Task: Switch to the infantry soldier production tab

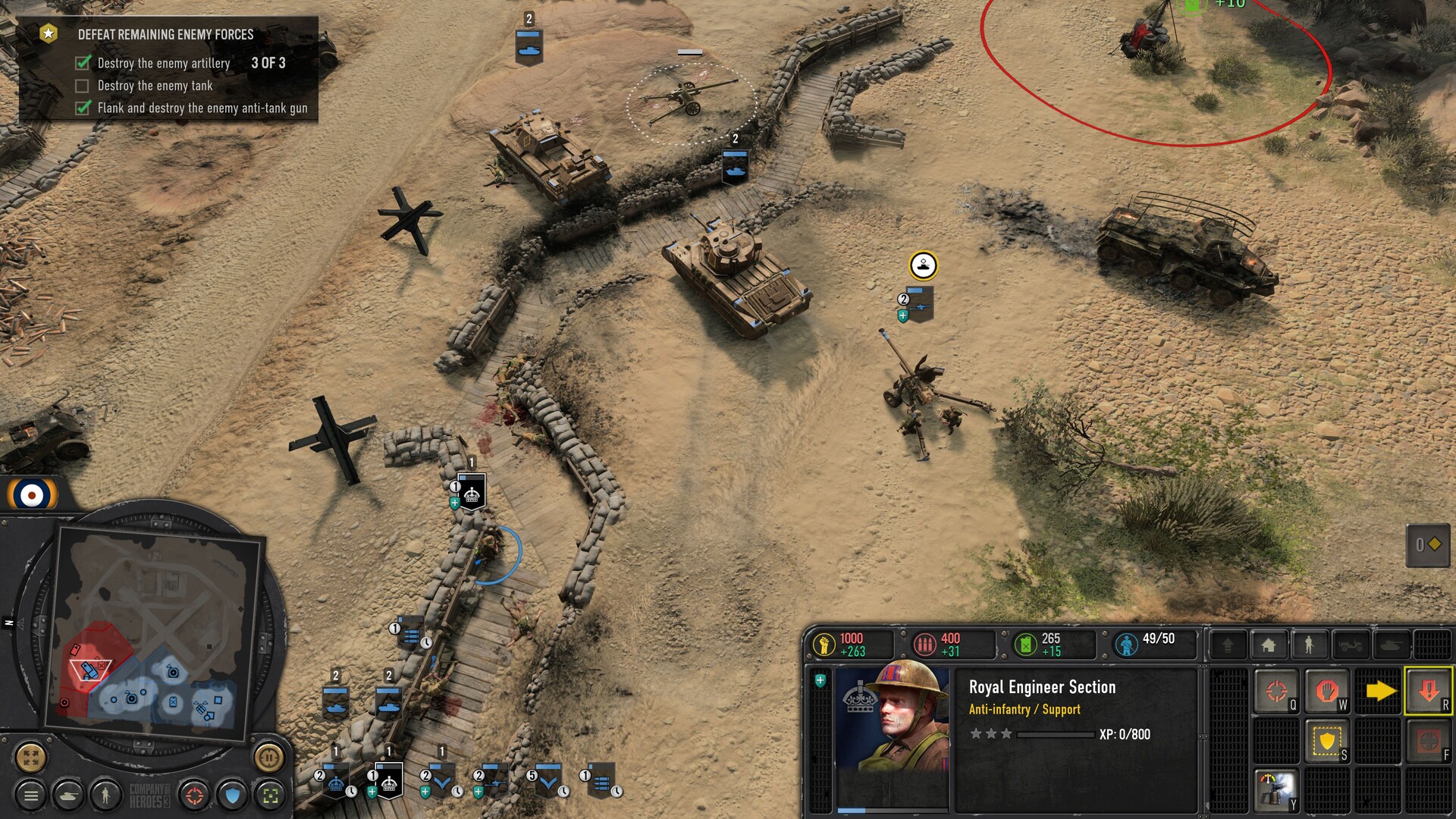Action: tap(1309, 645)
